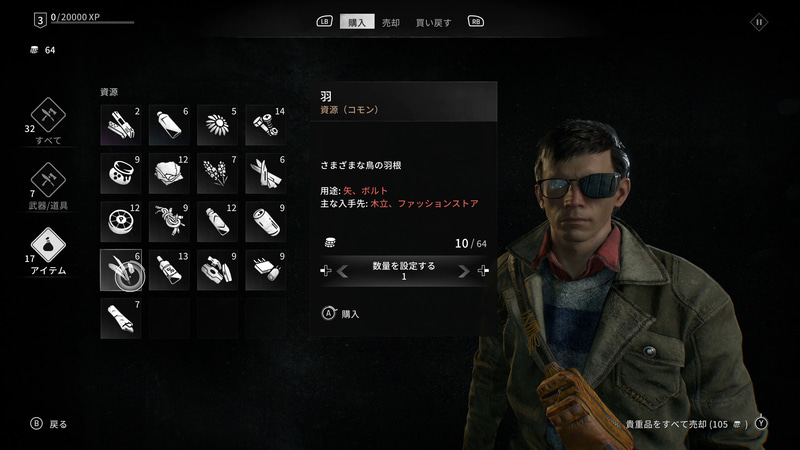The width and height of the screenshot is (800, 450).
Task: Increase purchase quantity with the right arrow
Action: click(464, 271)
